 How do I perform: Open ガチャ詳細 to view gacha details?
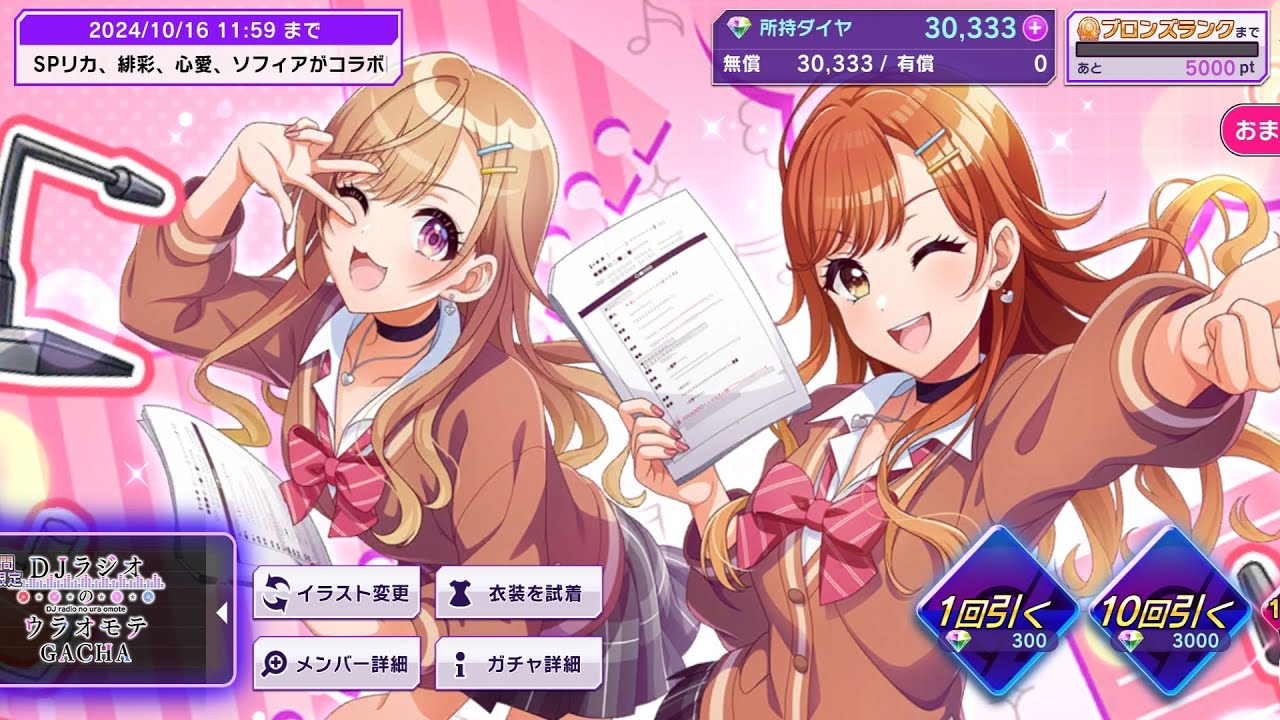[518, 660]
